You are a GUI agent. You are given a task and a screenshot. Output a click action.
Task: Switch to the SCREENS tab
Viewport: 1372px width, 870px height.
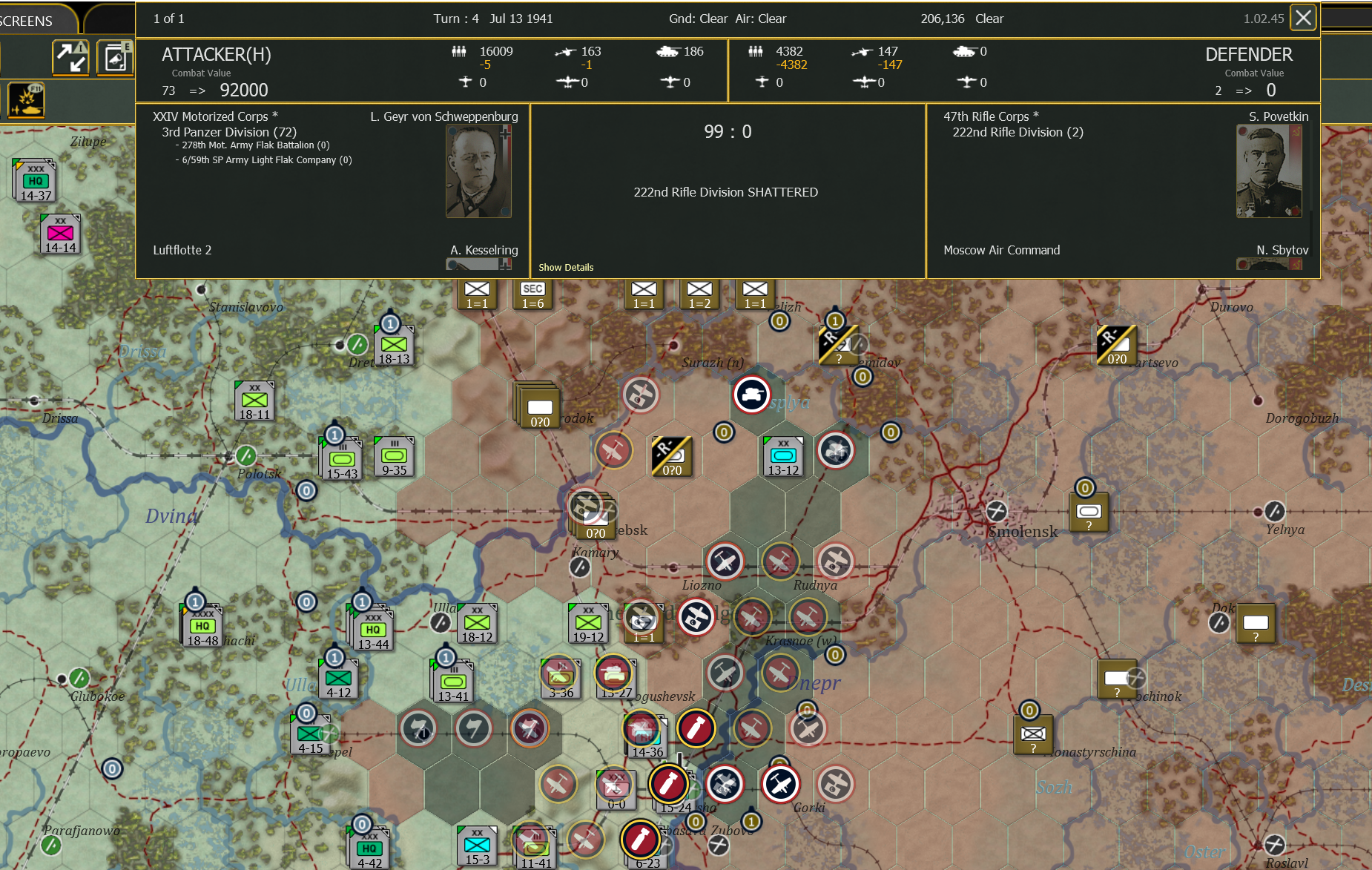(x=26, y=20)
